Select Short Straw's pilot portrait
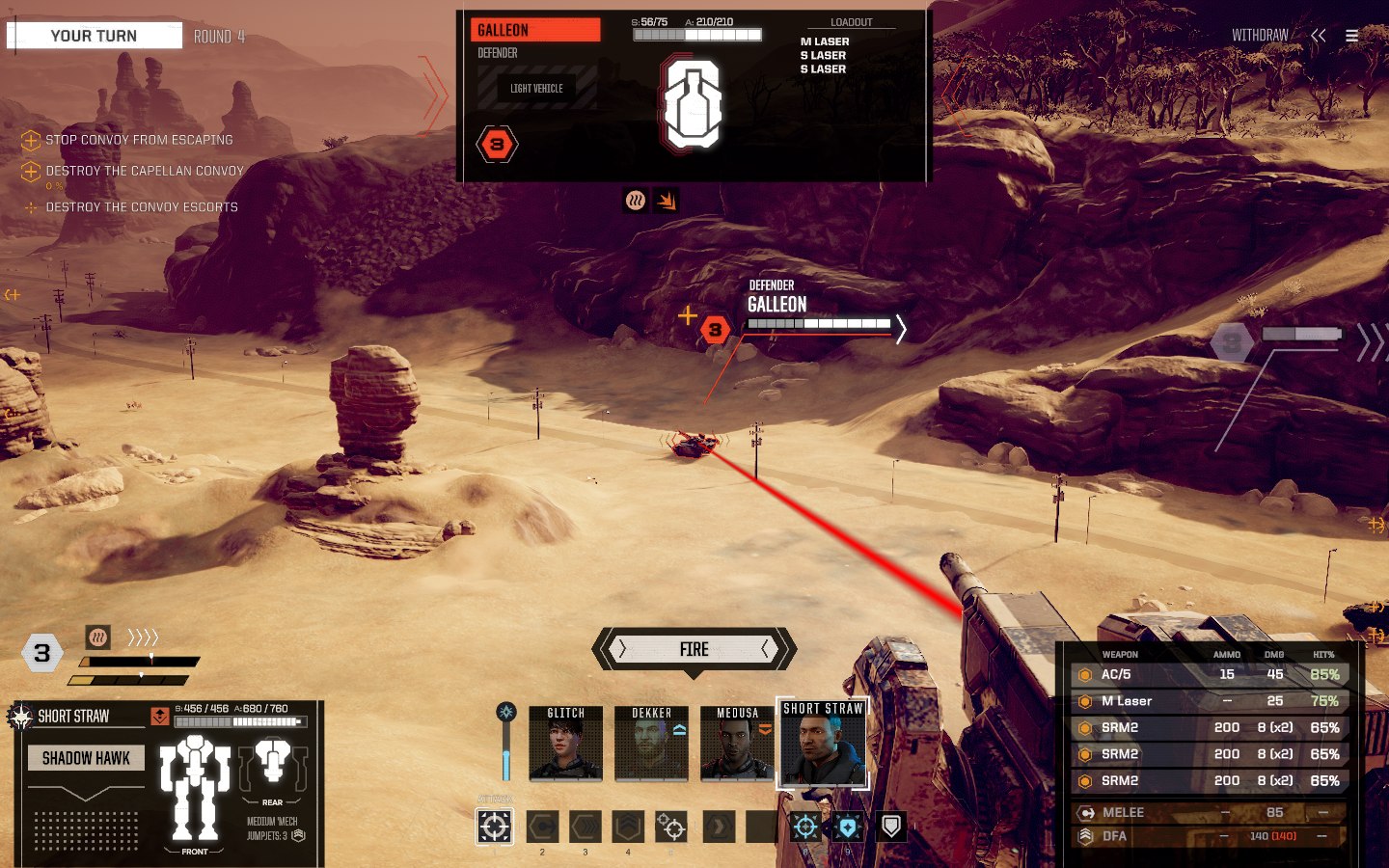Viewport: 1389px width, 868px height. (823, 746)
